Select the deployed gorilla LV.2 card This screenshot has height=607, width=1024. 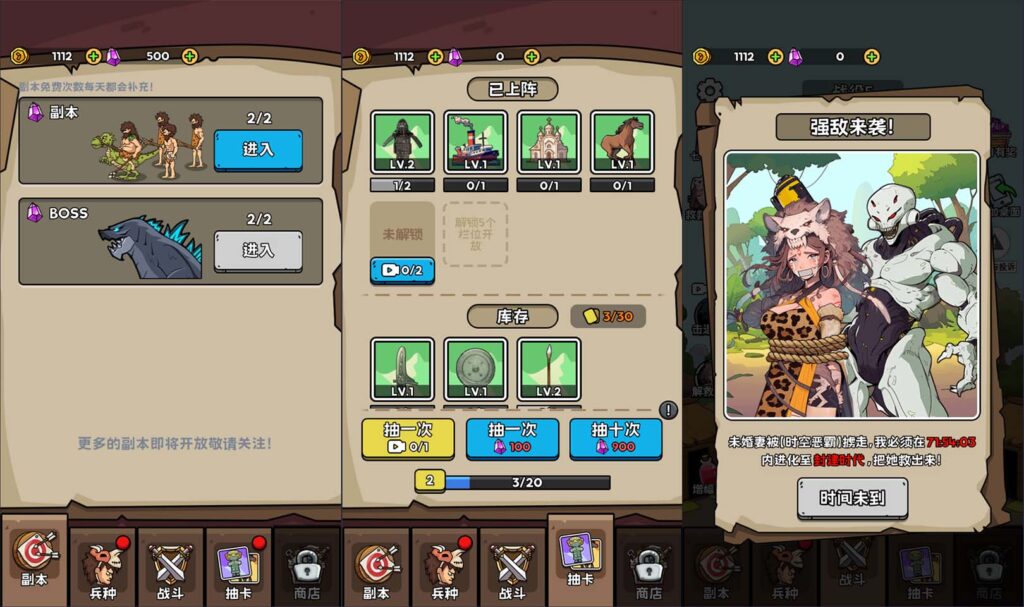(402, 142)
